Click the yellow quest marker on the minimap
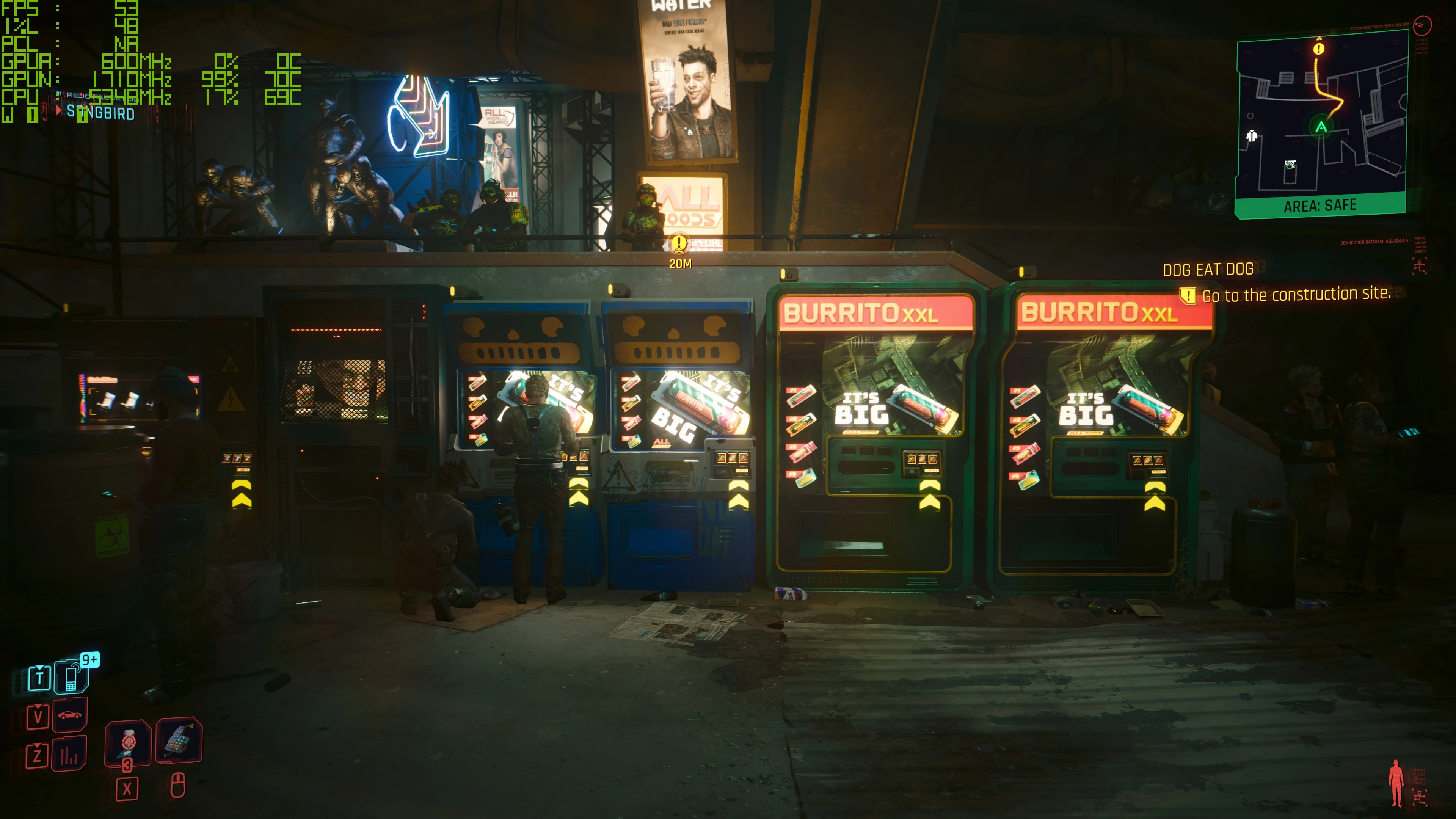The image size is (1456, 819). (1319, 49)
